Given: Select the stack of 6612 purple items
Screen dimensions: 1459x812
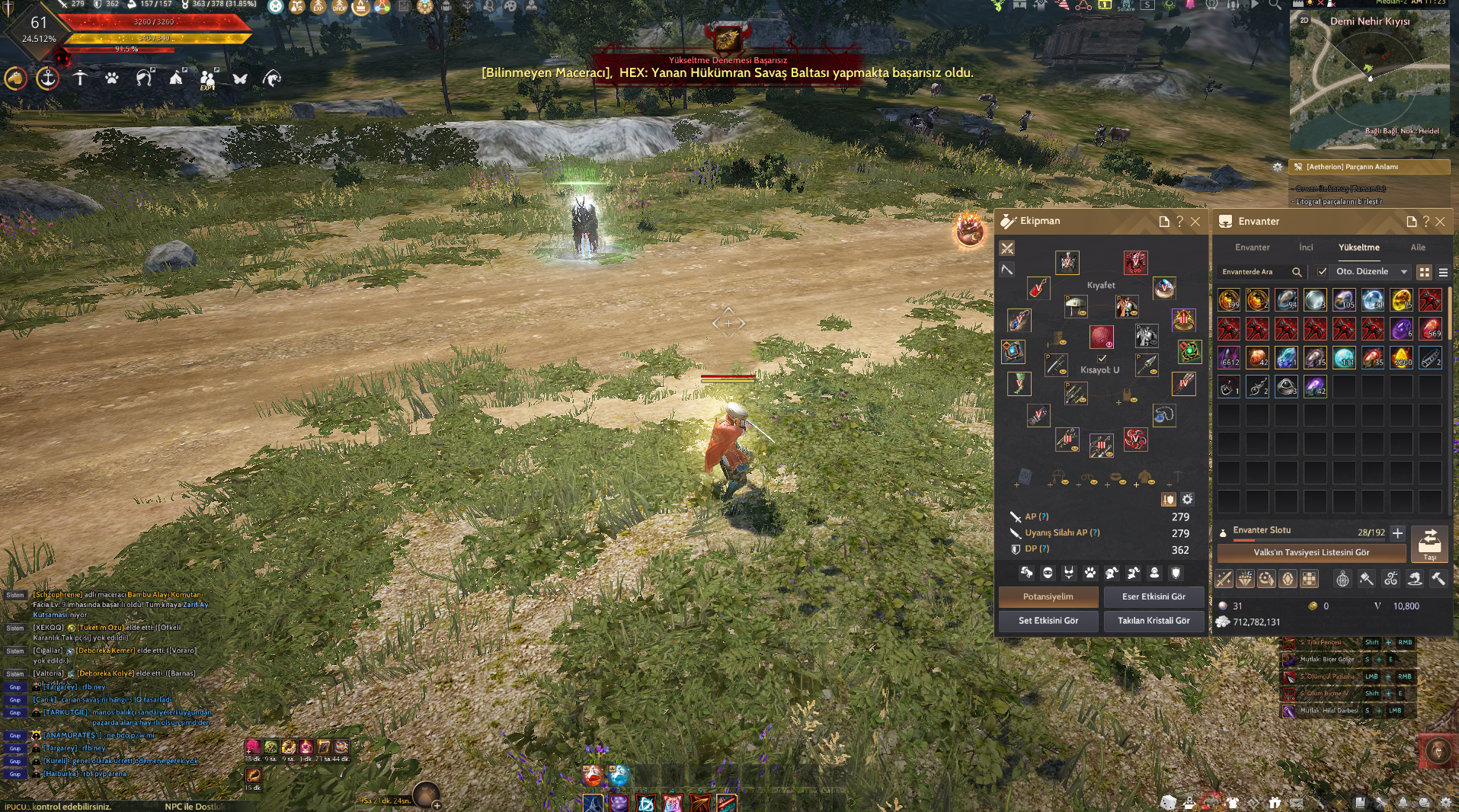Looking at the screenshot, I should [1229, 358].
